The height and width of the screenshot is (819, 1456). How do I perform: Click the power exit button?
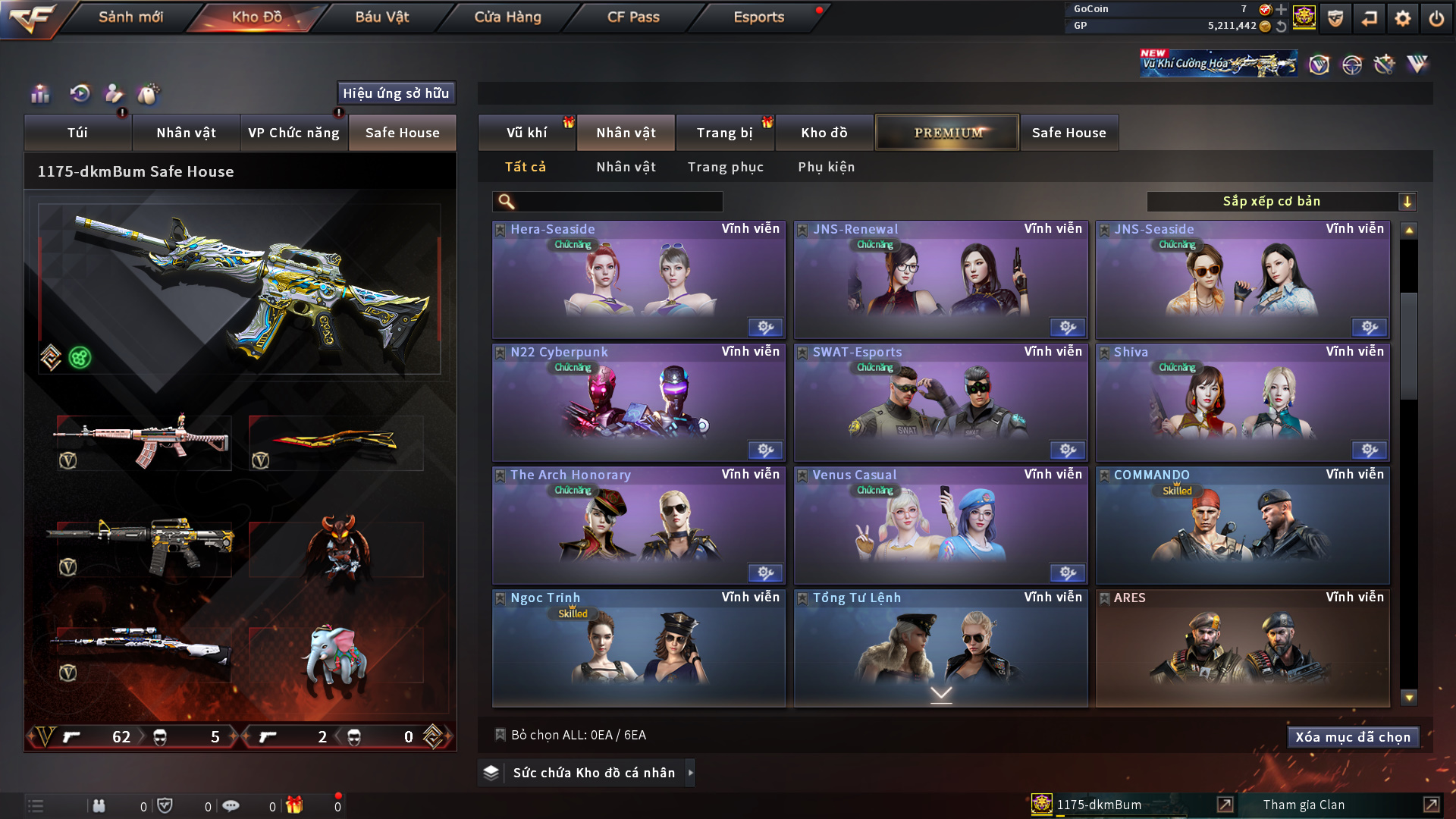coord(1436,18)
